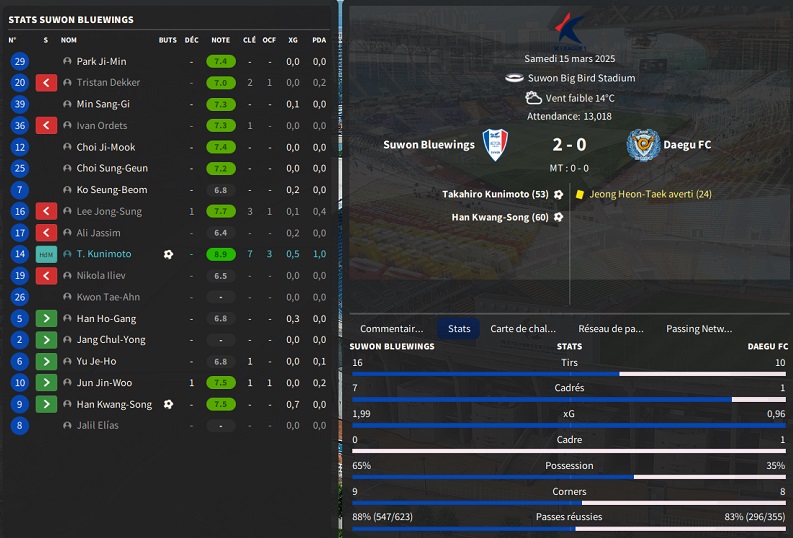Open the Daegu FC club page
Image resolution: width=793 pixels, height=538 pixels.
pos(690,145)
